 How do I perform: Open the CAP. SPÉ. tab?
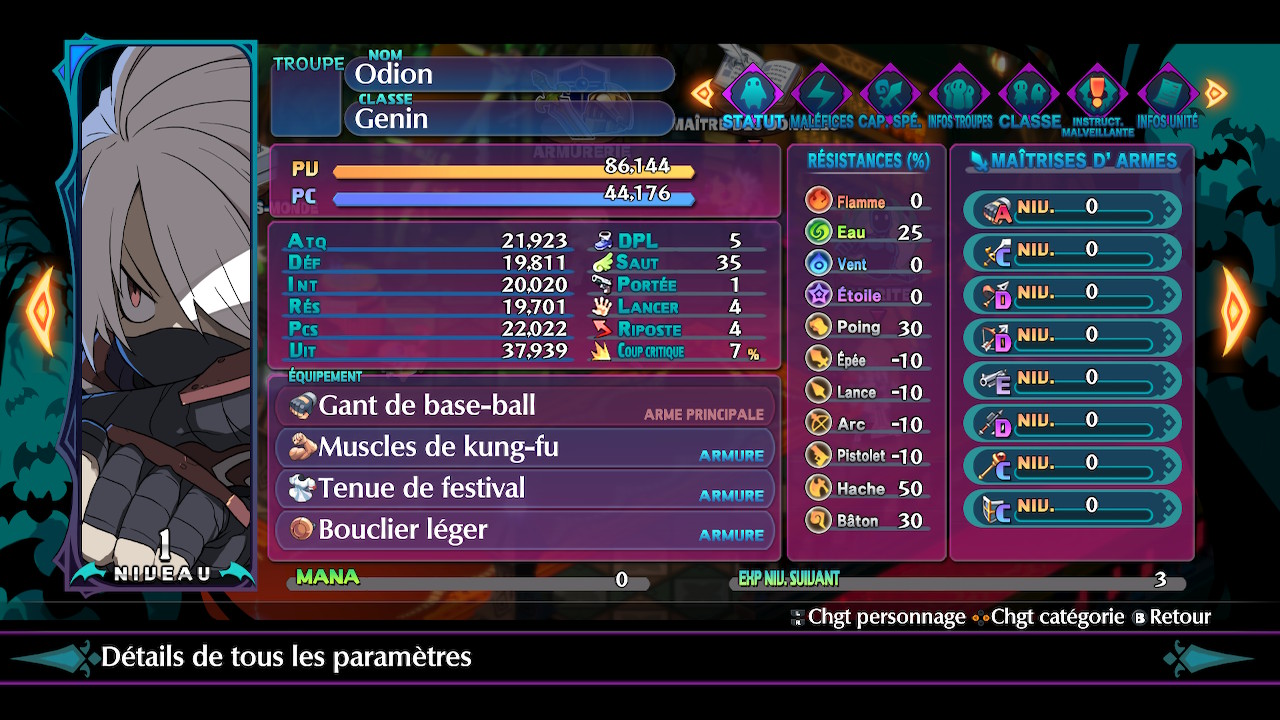pos(890,96)
